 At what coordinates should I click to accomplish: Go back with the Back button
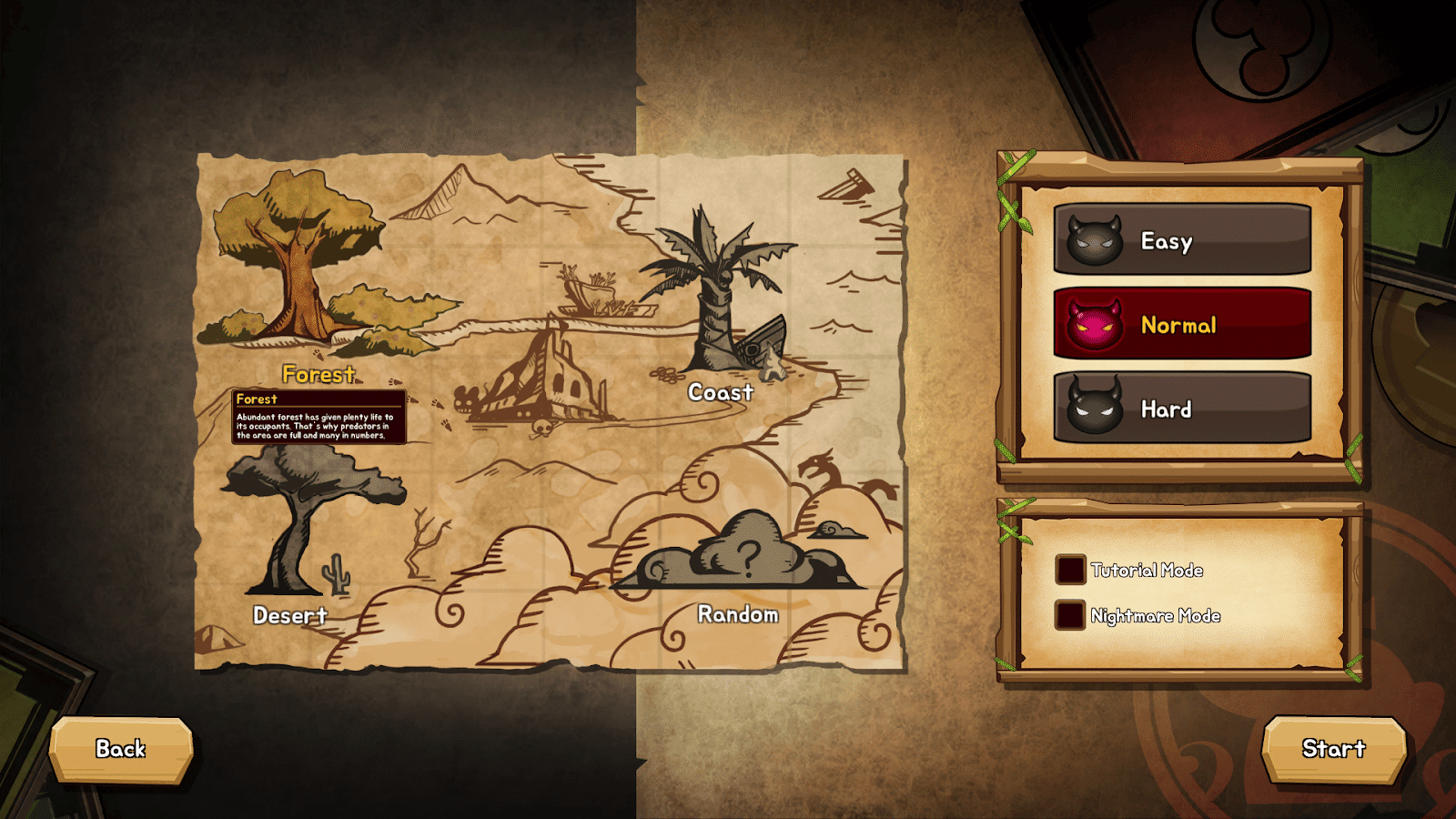click(x=121, y=749)
